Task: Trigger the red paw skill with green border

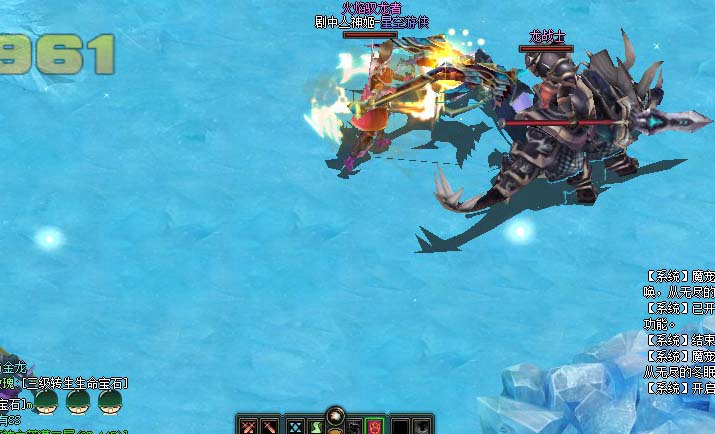Action: tap(374, 426)
